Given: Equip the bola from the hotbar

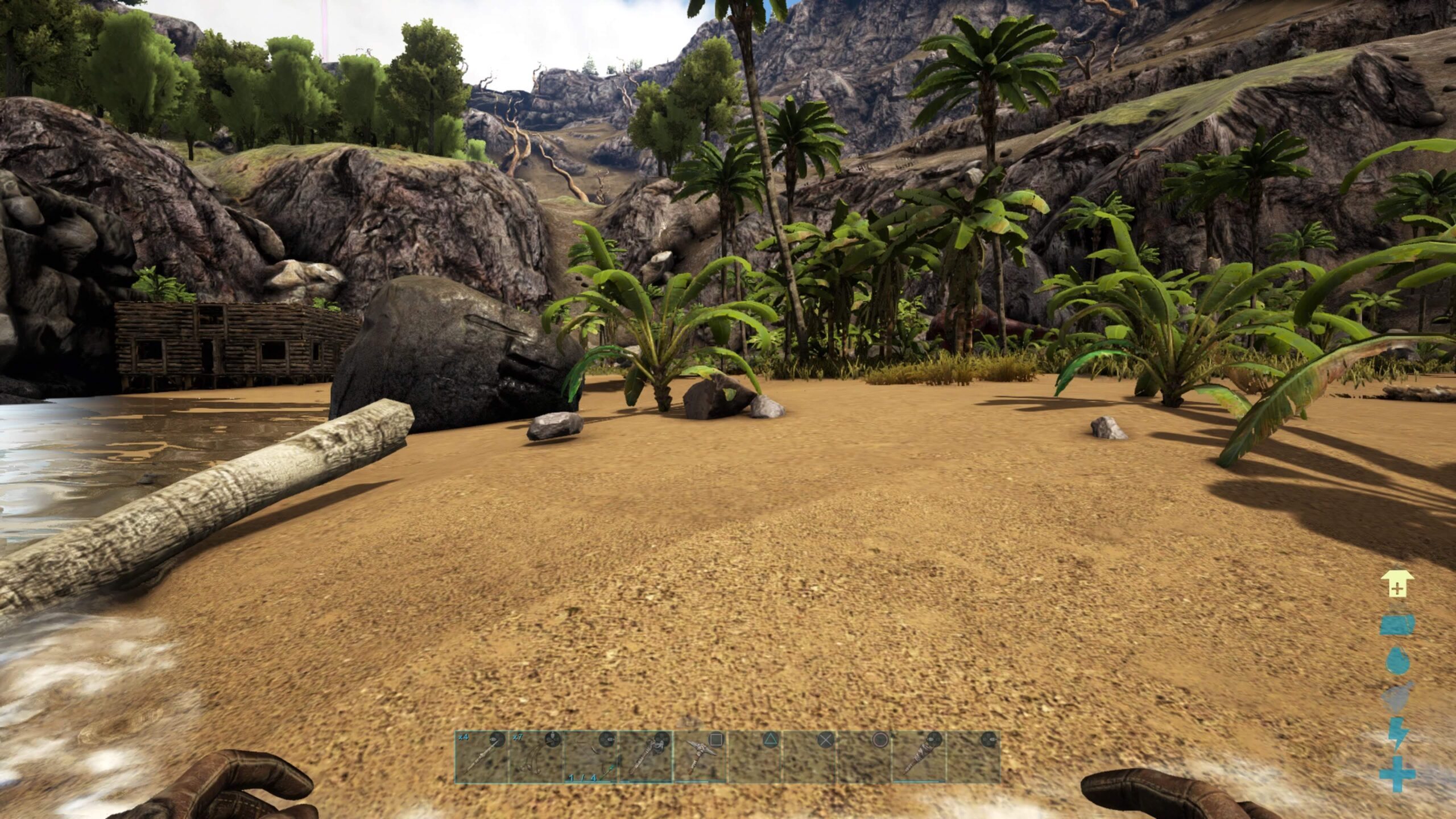Looking at the screenshot, I should coord(535,757).
